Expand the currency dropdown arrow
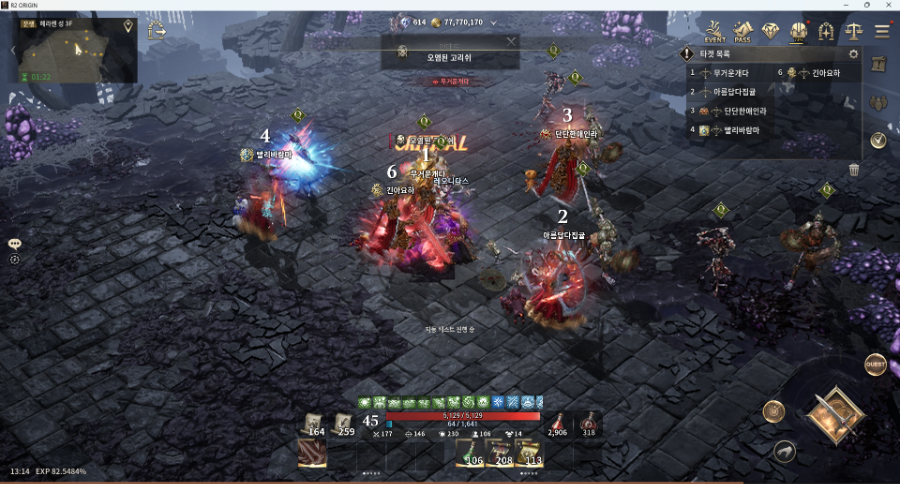The image size is (900, 484). (494, 22)
